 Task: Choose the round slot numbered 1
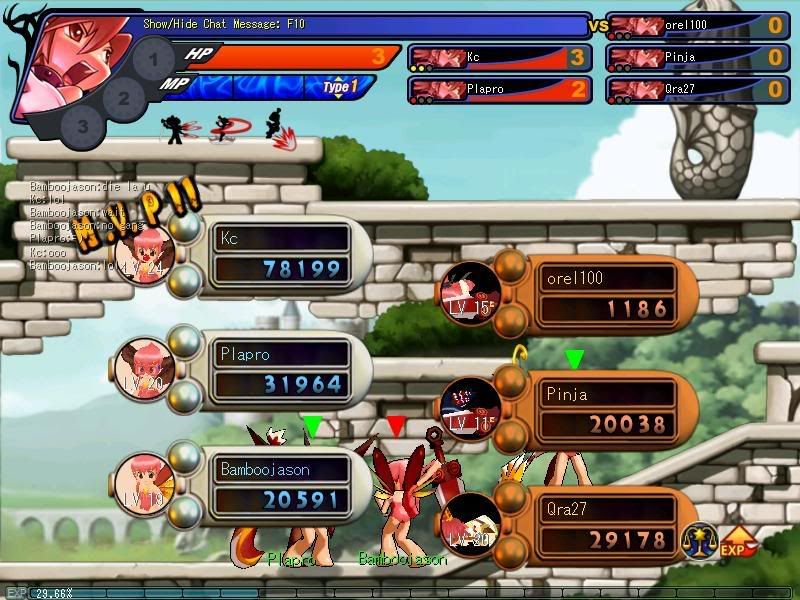click(152, 60)
